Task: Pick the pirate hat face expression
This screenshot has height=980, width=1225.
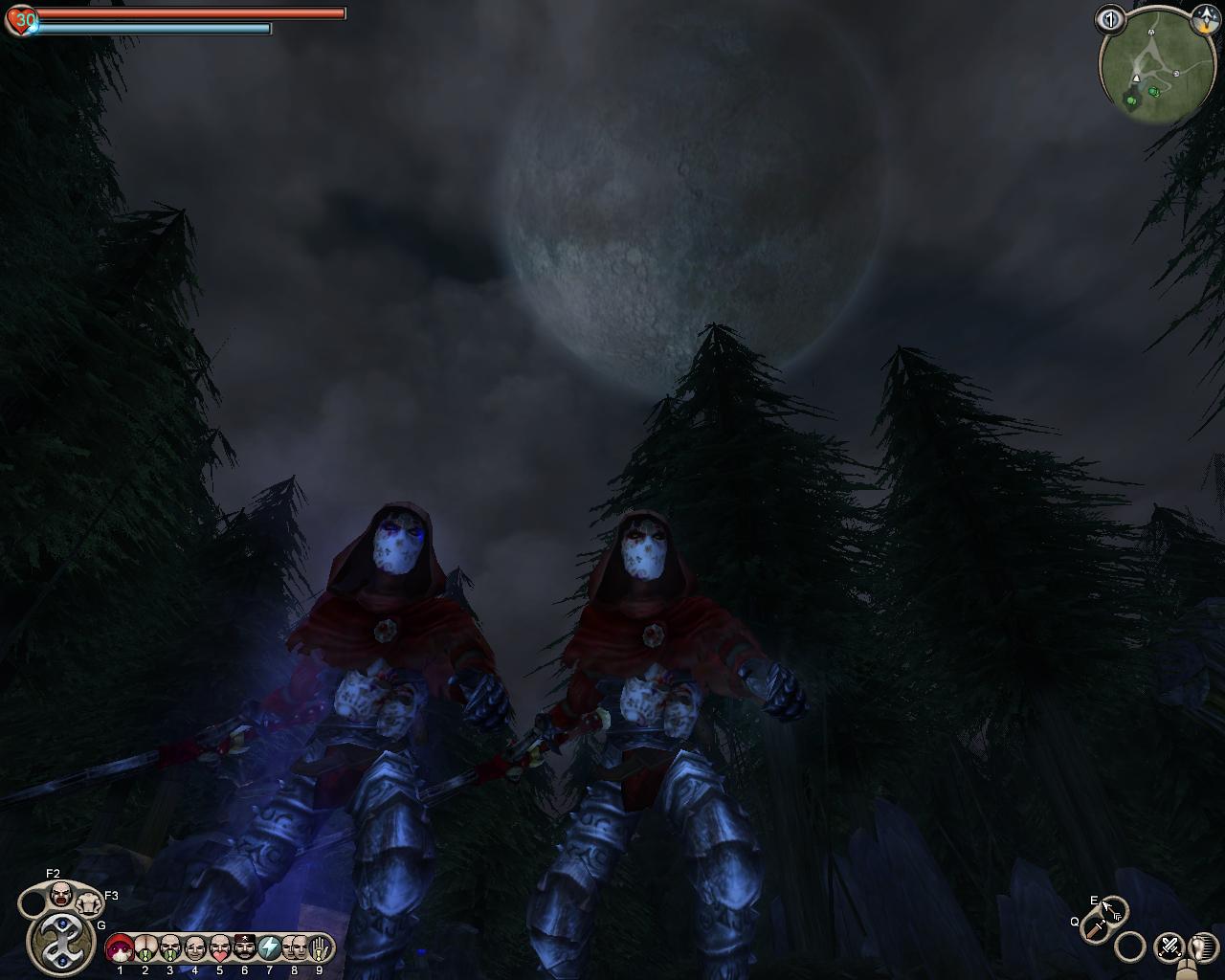Action: point(244,948)
